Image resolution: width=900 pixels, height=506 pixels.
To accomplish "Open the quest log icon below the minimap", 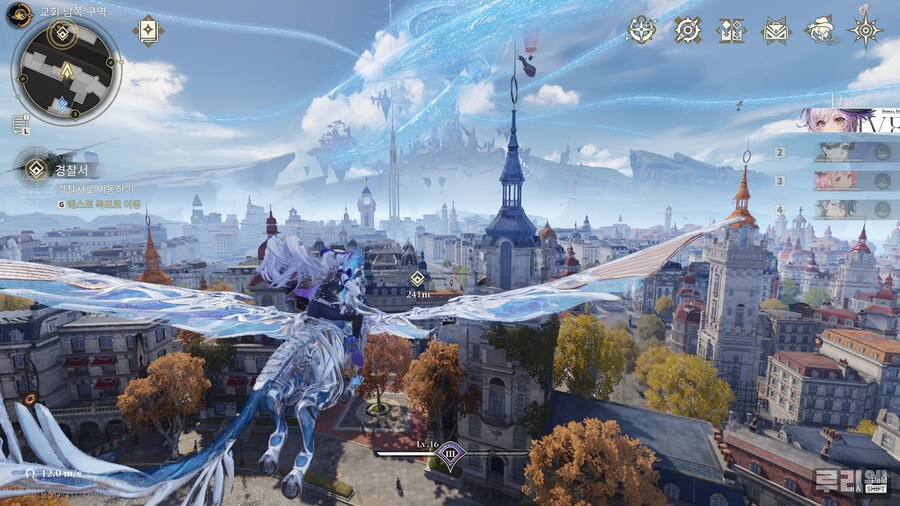I will pyautogui.click(x=20, y=123).
